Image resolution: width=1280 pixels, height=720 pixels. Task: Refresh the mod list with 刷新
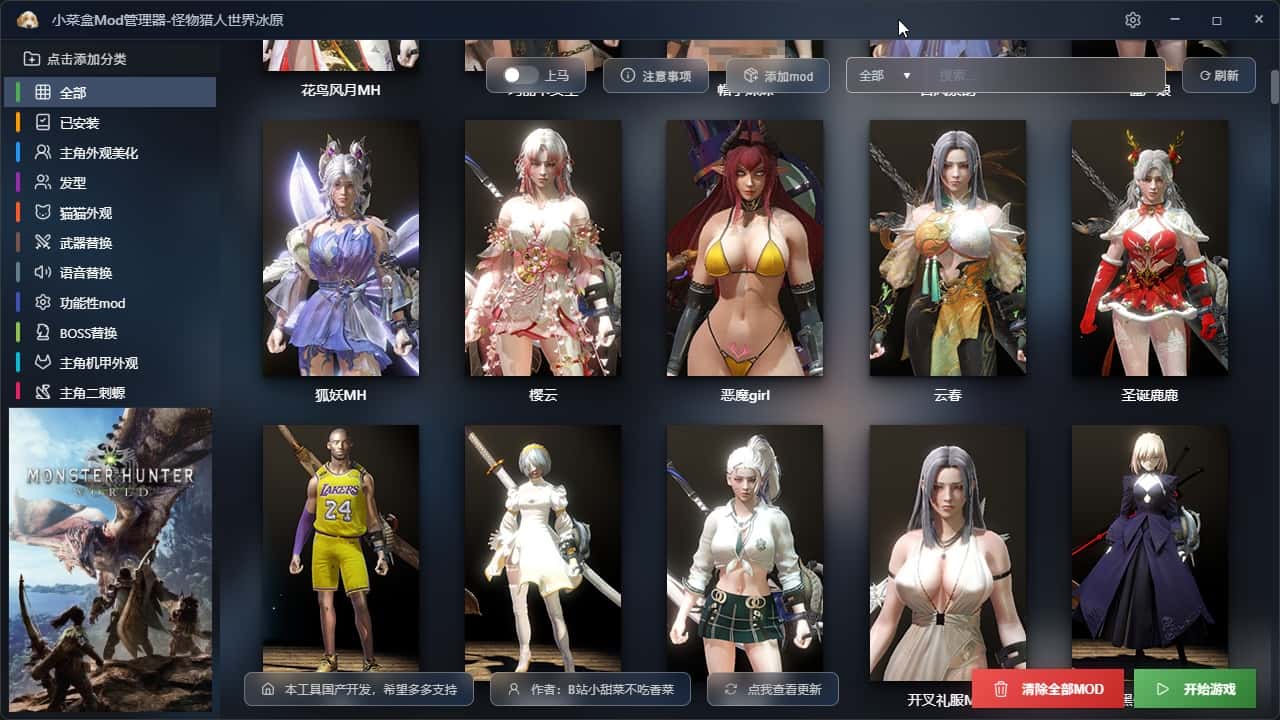[1218, 76]
